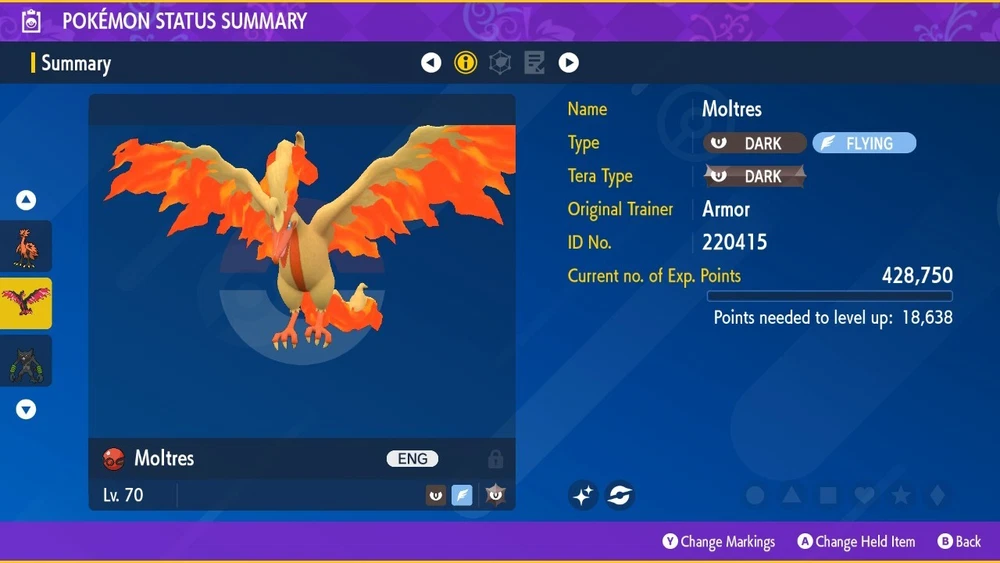
Task: Toggle the circle marking
Action: (755, 496)
